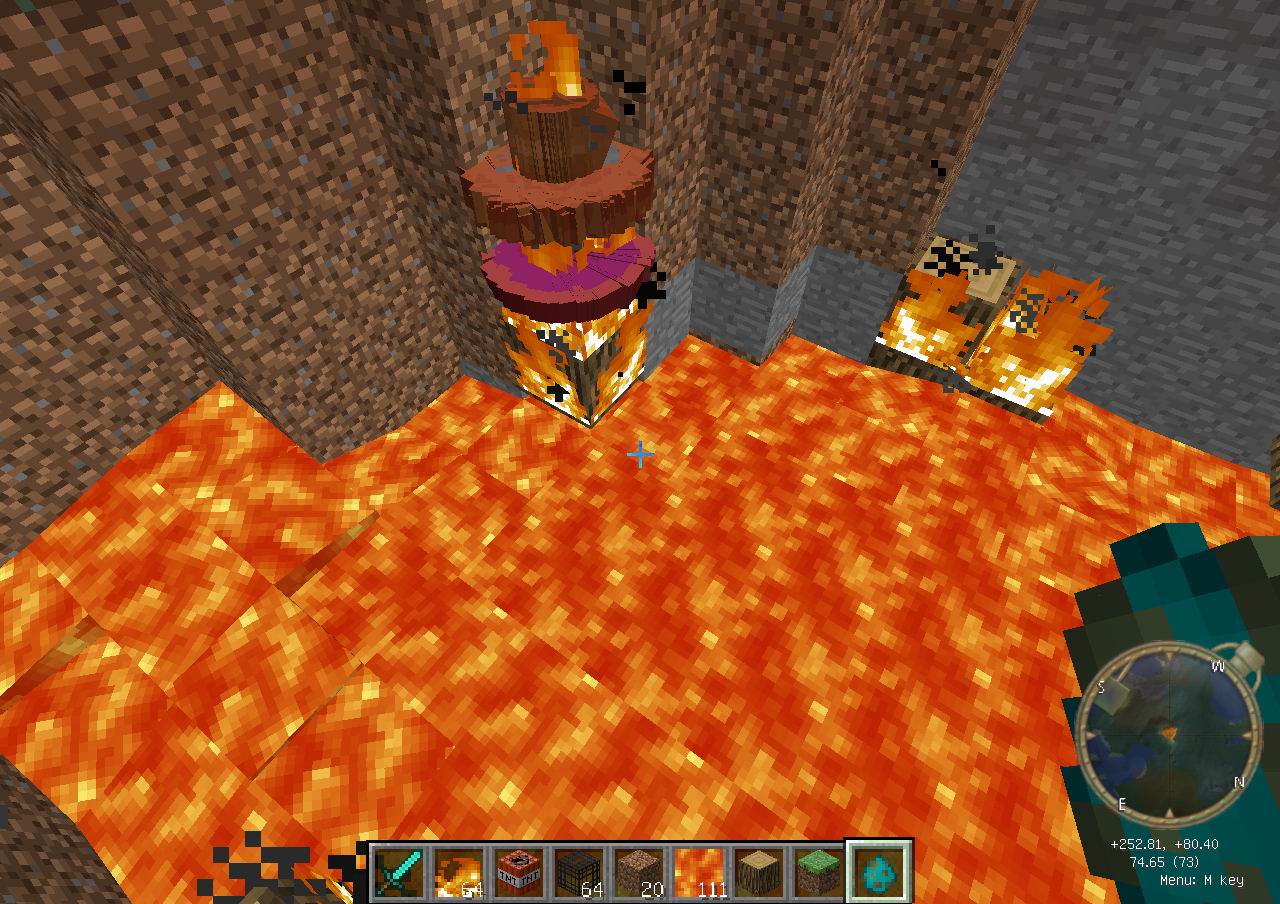Image resolution: width=1280 pixels, height=904 pixels.
Task: Select the dirt block stack of 20
Action: 639,872
